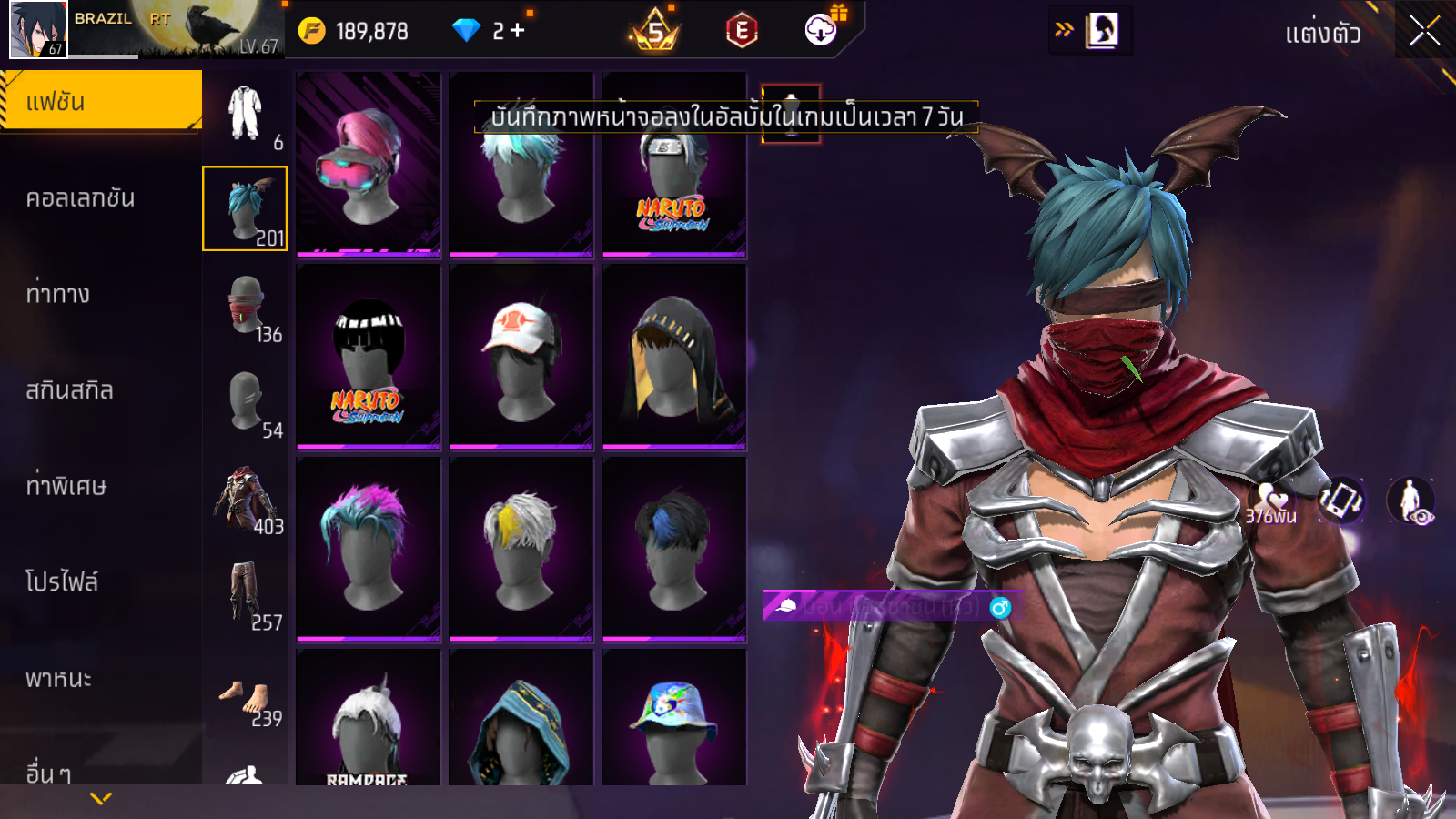Pick the pants category showing 257
The width and height of the screenshot is (1456, 819).
tap(246, 595)
